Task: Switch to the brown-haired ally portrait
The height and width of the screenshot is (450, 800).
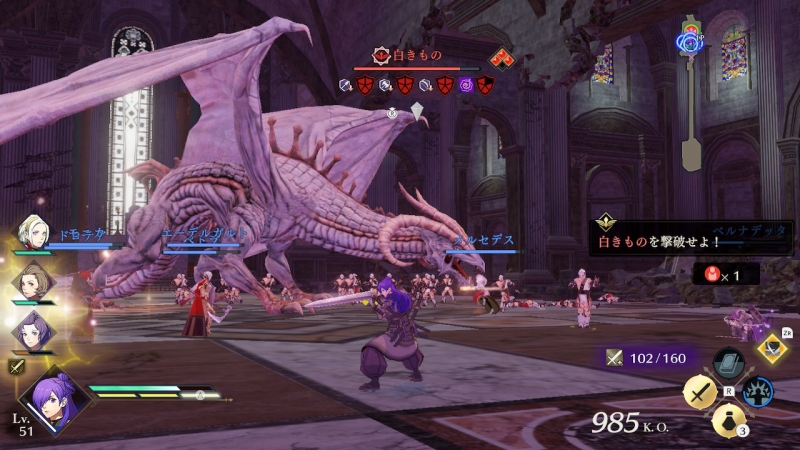Action: 28,280
